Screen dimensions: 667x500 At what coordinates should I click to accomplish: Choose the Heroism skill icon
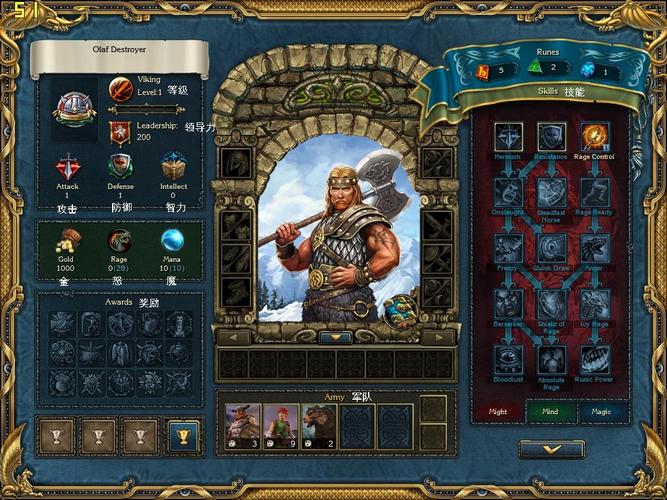508,137
